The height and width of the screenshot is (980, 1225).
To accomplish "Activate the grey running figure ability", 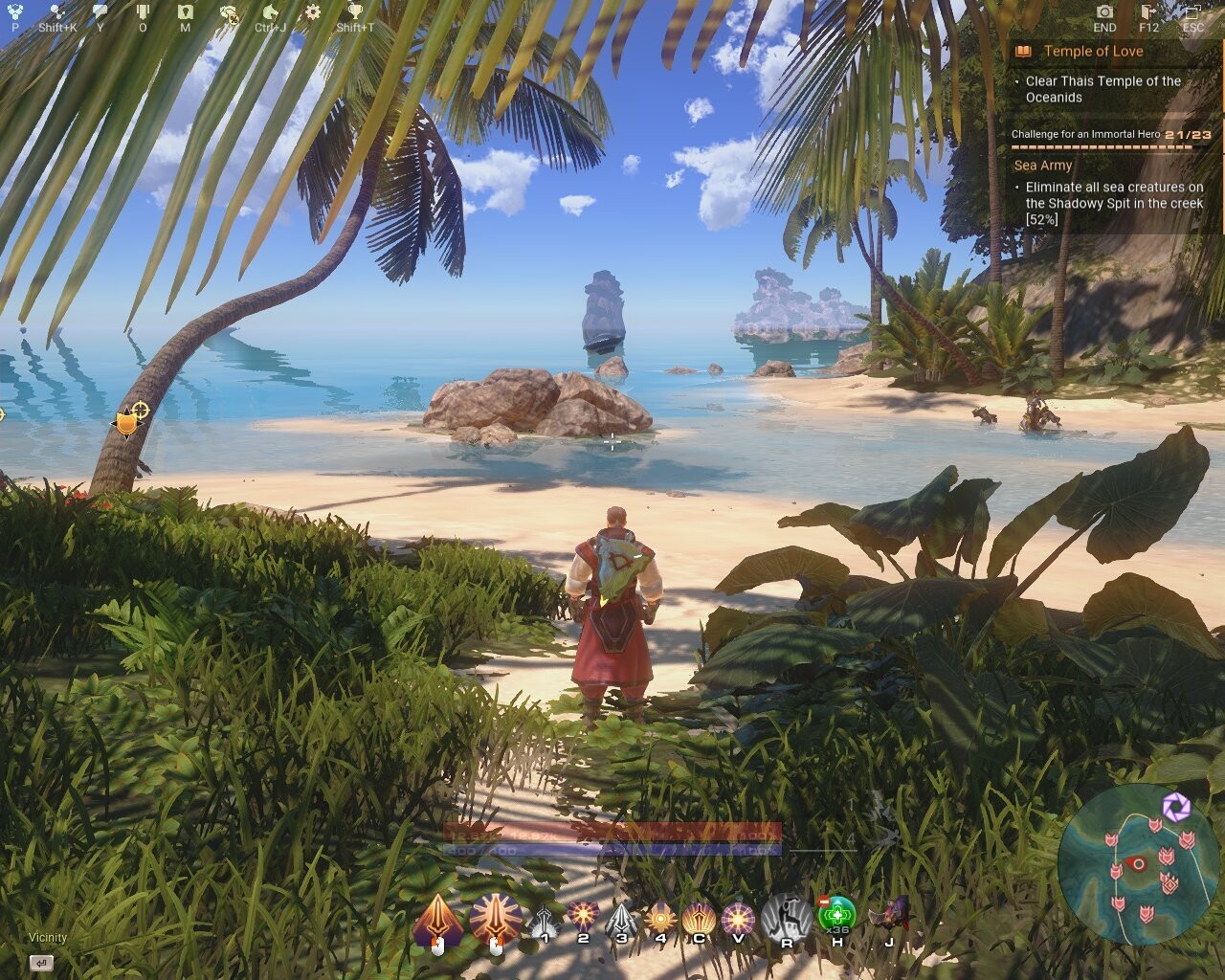I will (787, 917).
